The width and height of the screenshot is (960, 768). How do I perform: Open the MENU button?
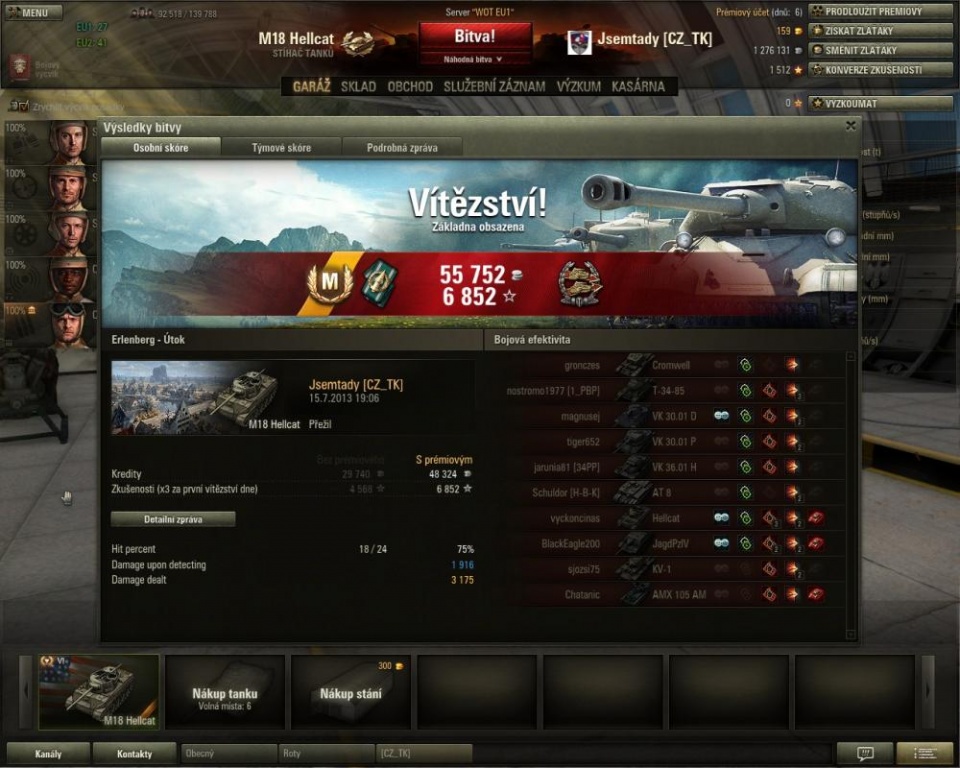[34, 13]
